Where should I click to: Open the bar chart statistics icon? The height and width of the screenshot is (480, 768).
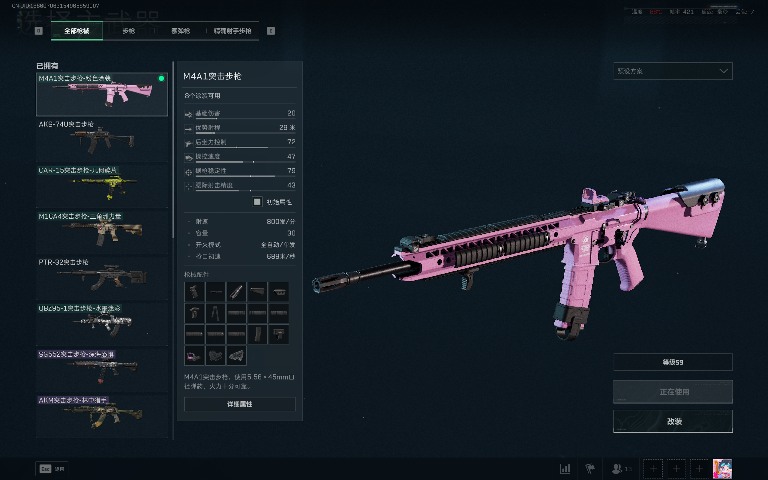coord(565,468)
